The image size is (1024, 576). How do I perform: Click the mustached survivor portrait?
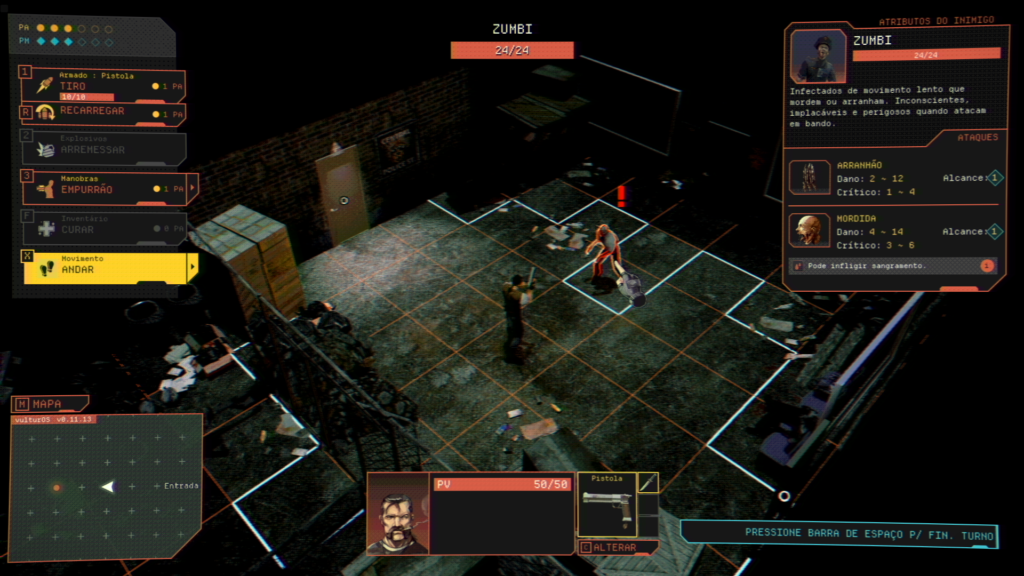tap(398, 512)
